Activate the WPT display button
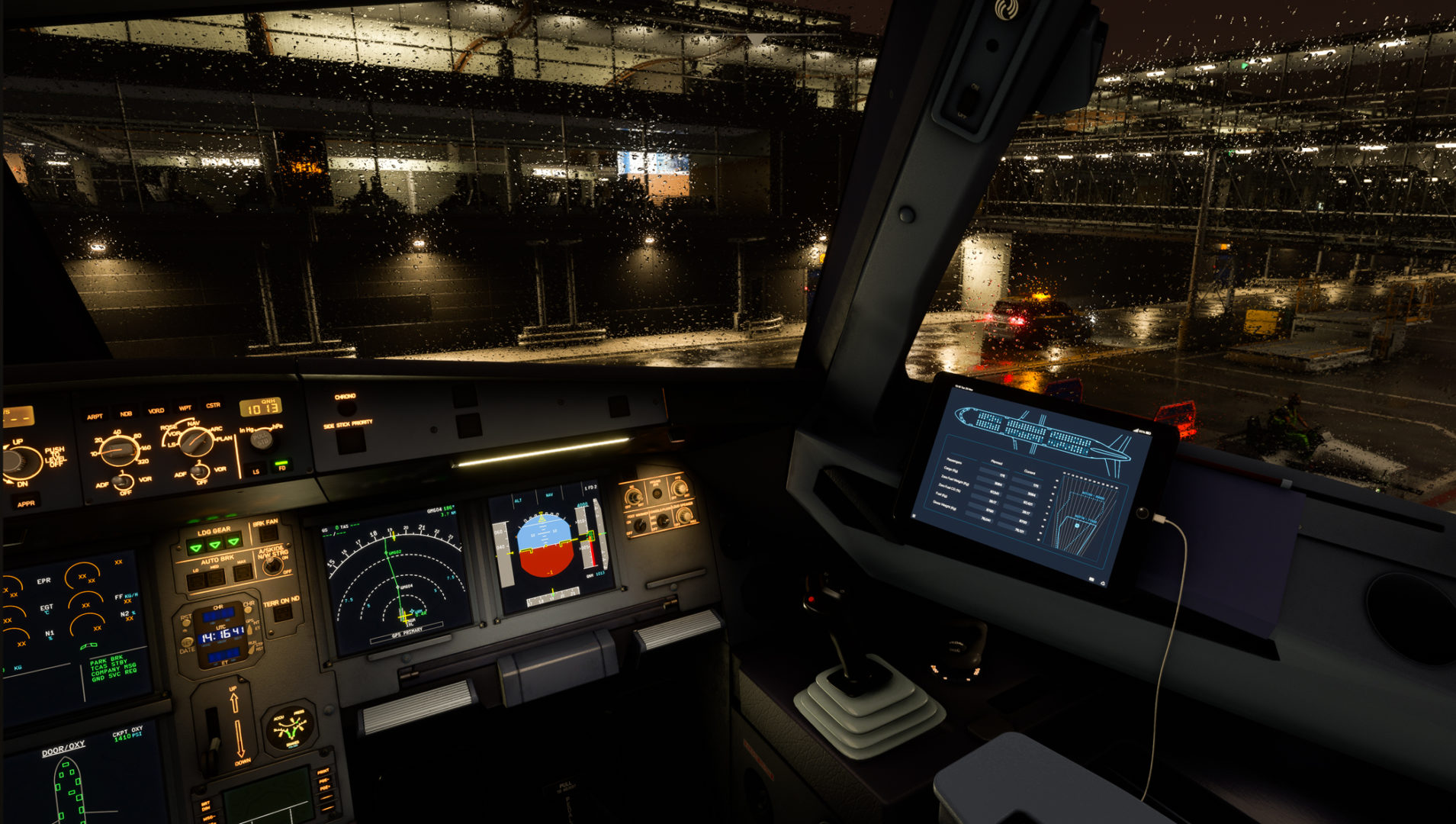This screenshot has height=824, width=1456. click(x=185, y=408)
